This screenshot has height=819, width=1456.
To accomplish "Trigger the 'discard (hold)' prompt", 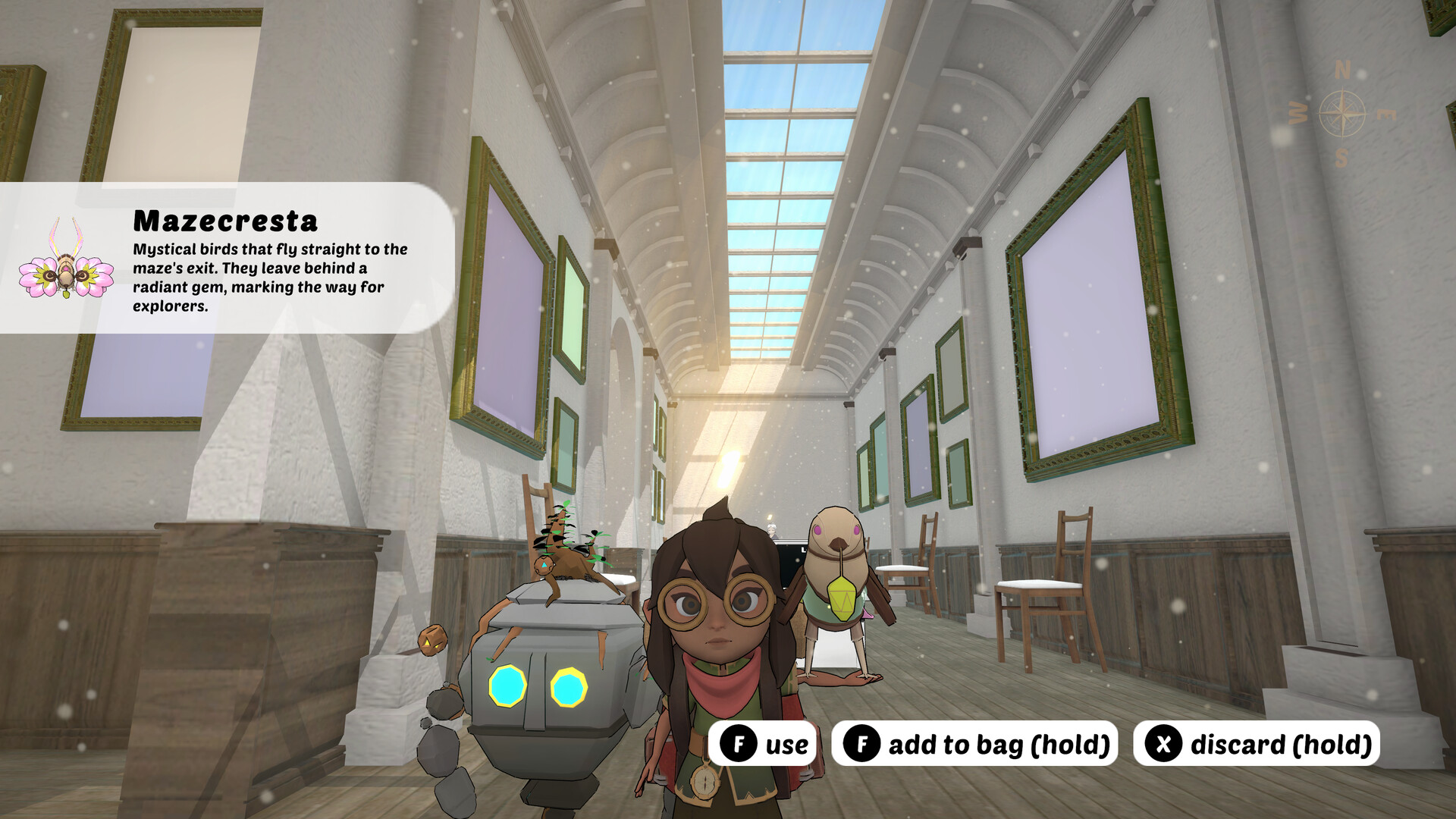I will tap(1255, 744).
